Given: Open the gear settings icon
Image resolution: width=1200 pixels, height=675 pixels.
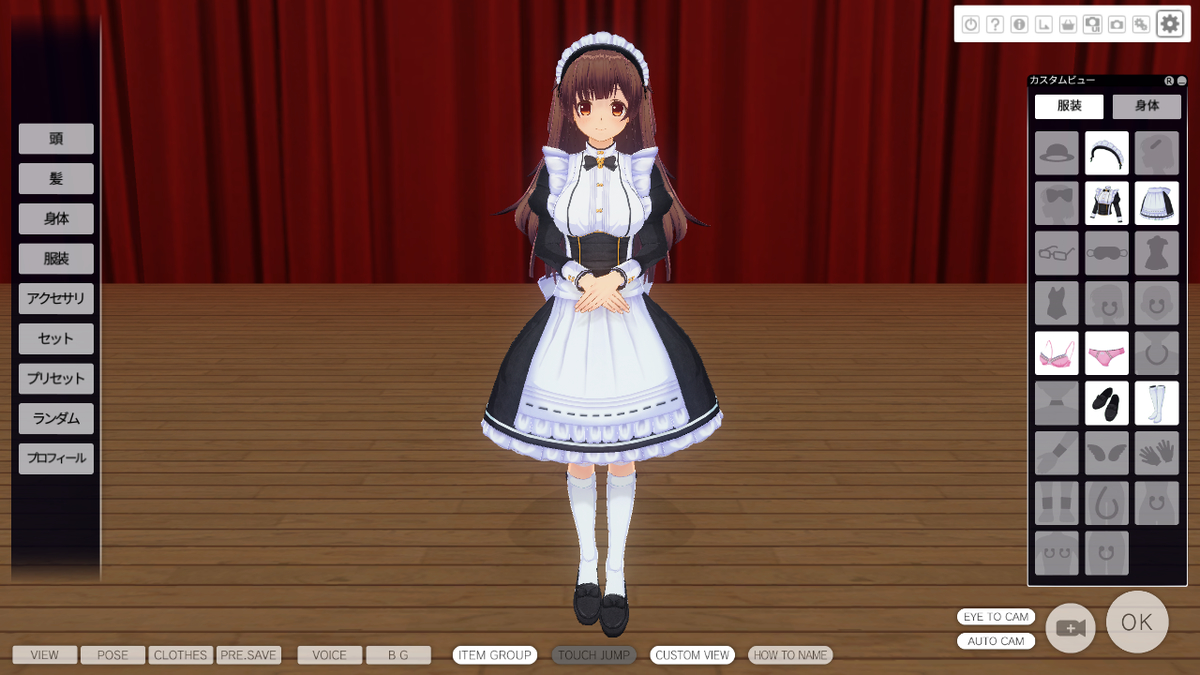Looking at the screenshot, I should tap(1169, 24).
